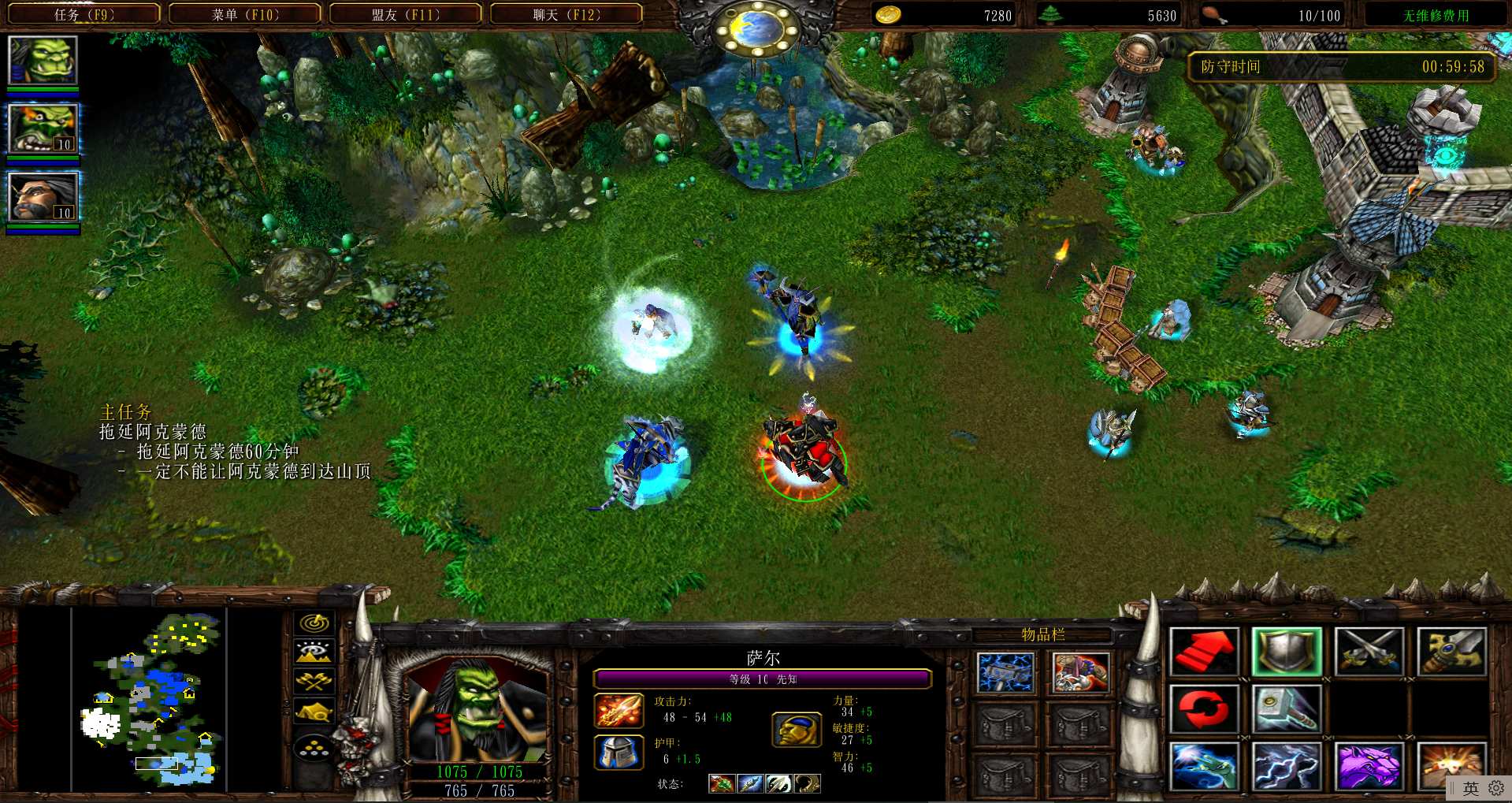Open the 盟友 (F11) allies menu

click(x=406, y=14)
